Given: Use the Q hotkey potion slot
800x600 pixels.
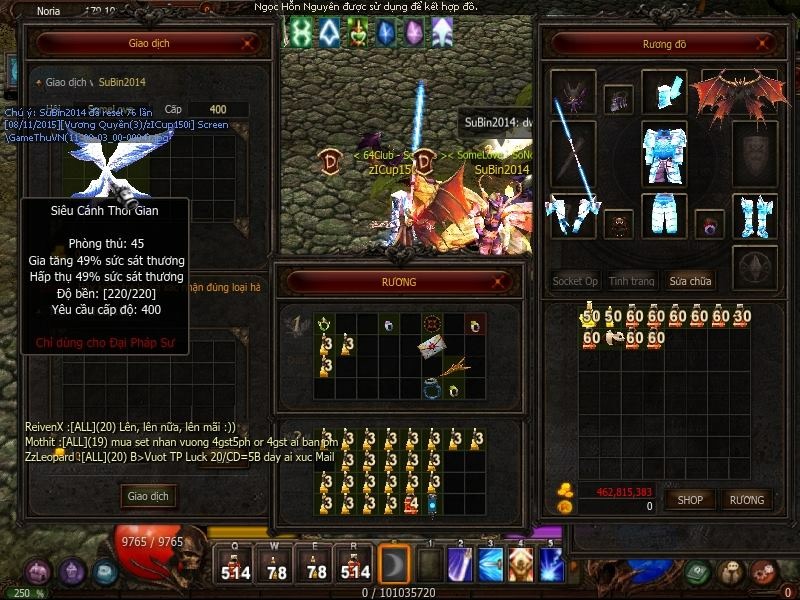Looking at the screenshot, I should click(x=235, y=564).
